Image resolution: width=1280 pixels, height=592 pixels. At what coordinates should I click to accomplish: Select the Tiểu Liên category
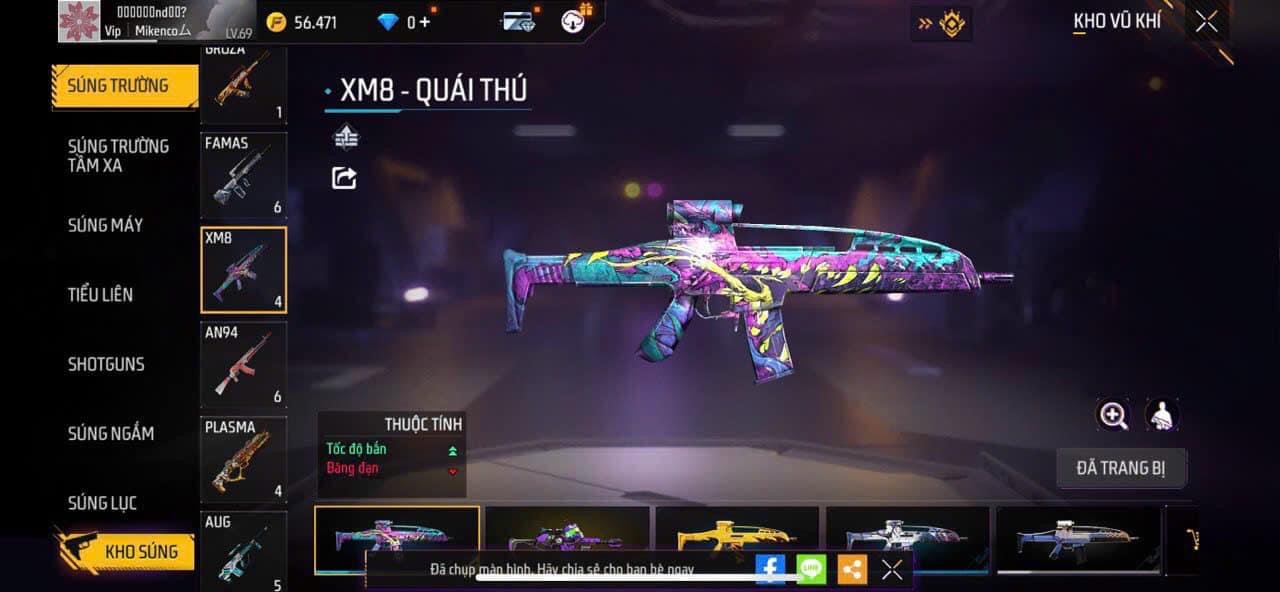100,294
